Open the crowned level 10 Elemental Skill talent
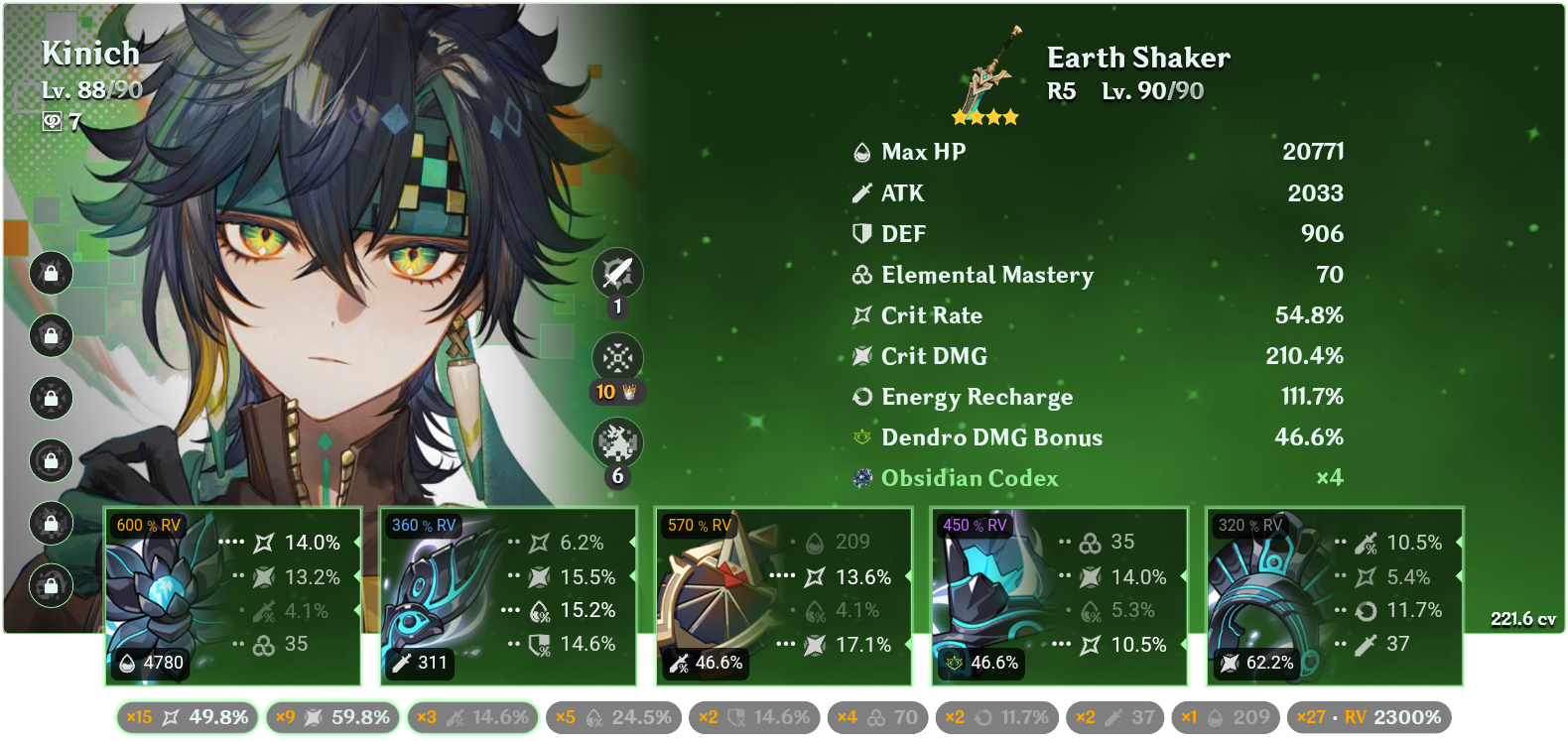The height and width of the screenshot is (741, 1568). click(617, 357)
